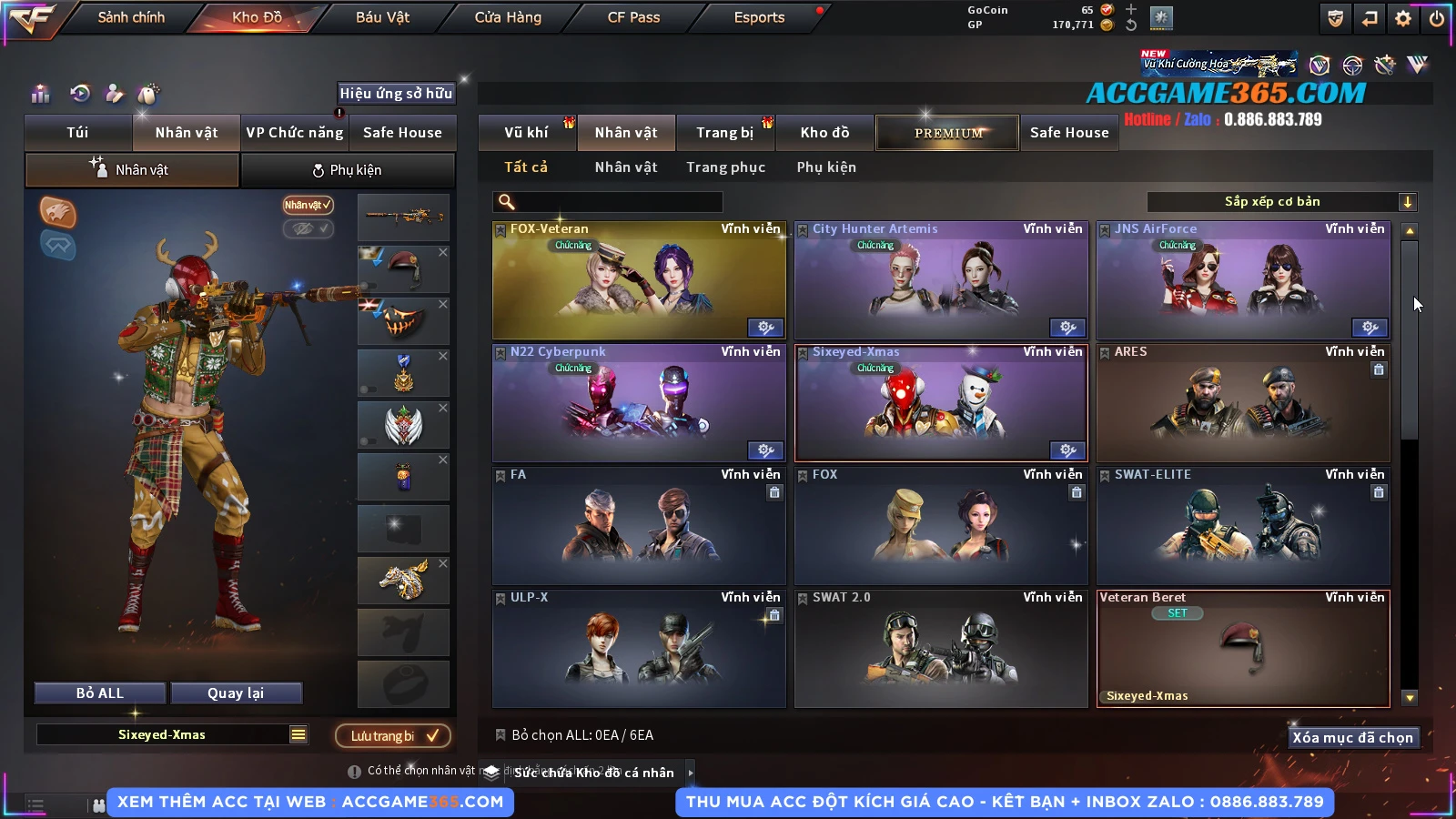Switch to the Vũ khí tab
This screenshot has width=1456, height=819.
[x=526, y=133]
